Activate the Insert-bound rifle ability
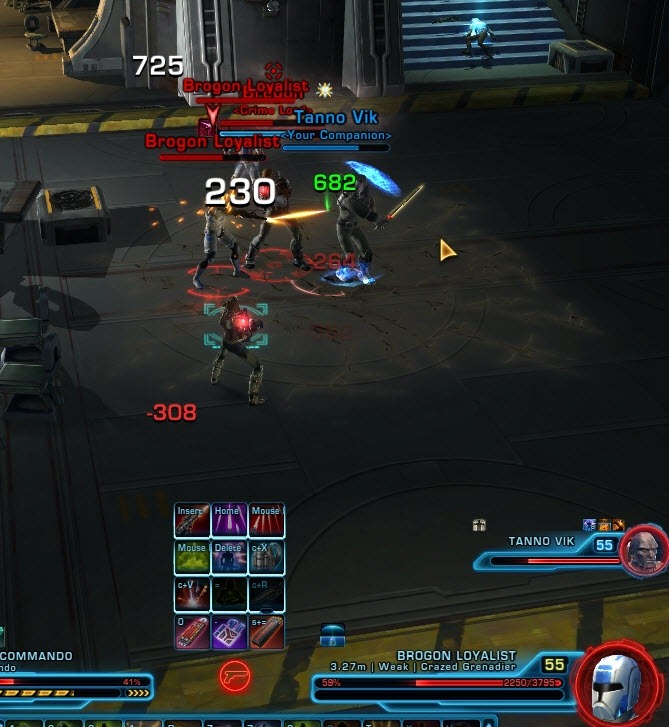Screen dimensions: 669x727 192,521
